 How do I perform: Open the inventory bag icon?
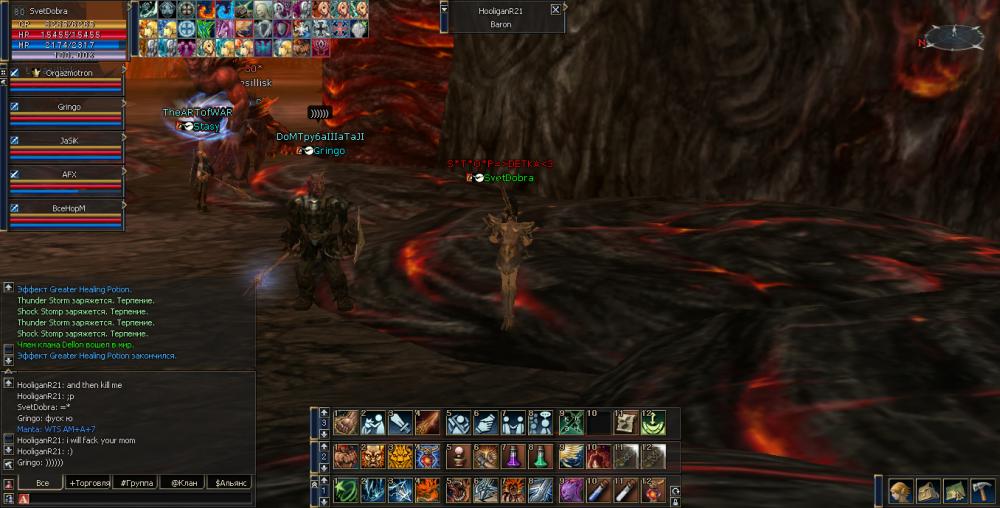928,491
